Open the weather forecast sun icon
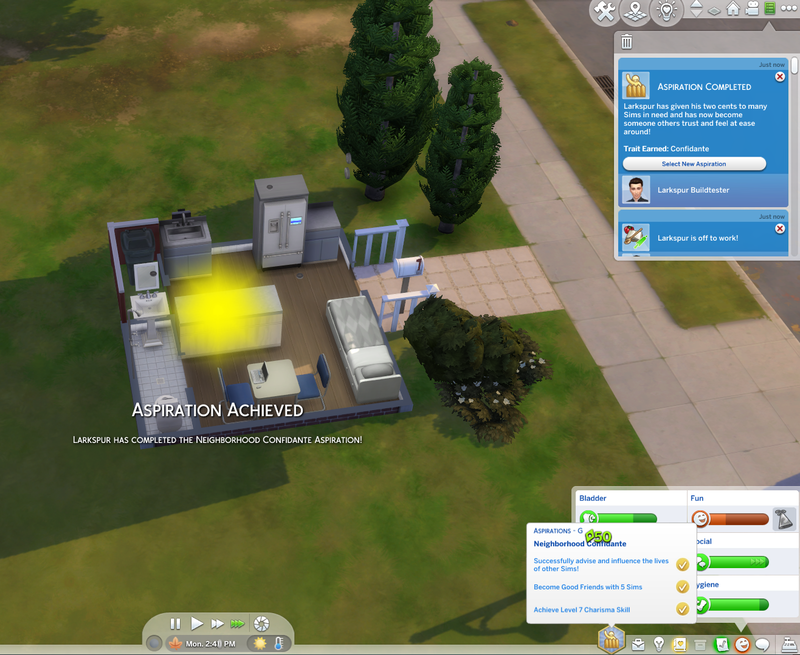800x655 pixels. 262,643
